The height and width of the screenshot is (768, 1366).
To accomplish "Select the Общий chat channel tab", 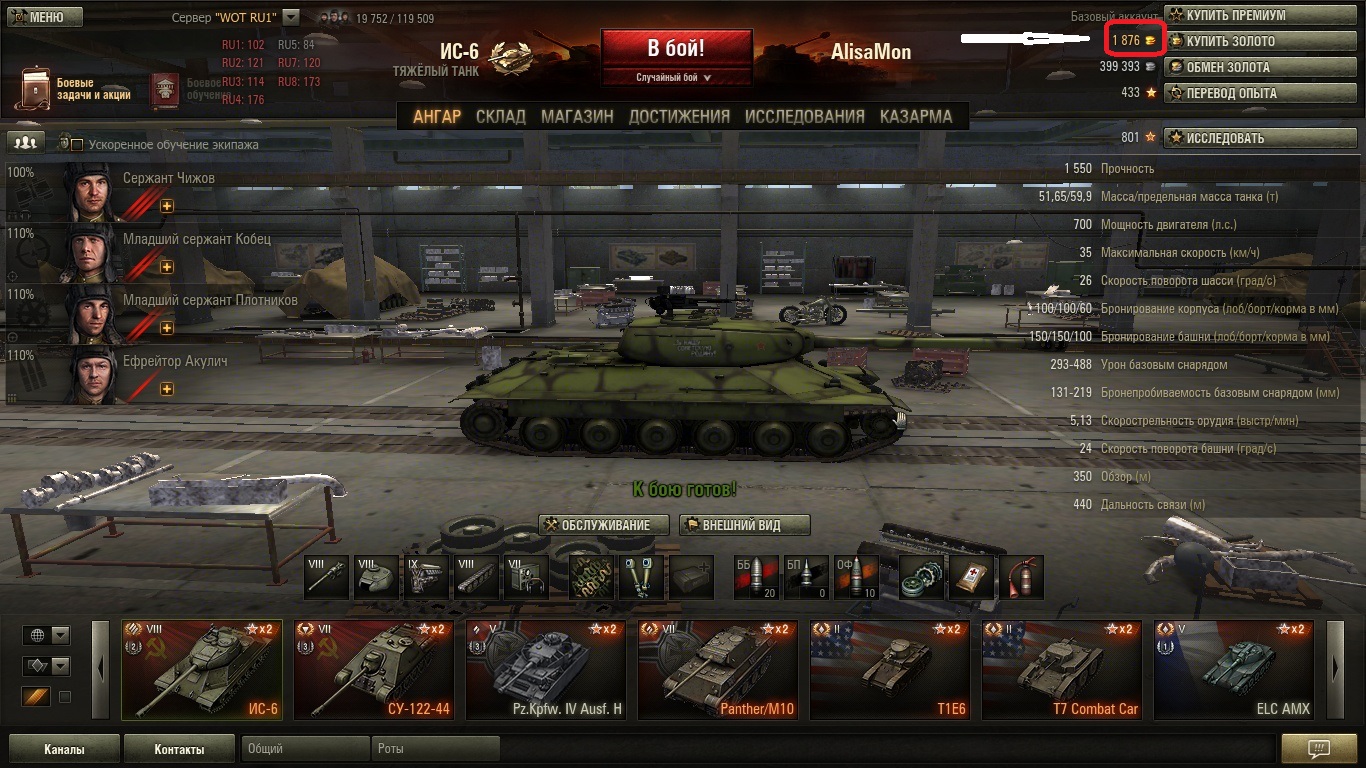I will pyautogui.click(x=305, y=749).
